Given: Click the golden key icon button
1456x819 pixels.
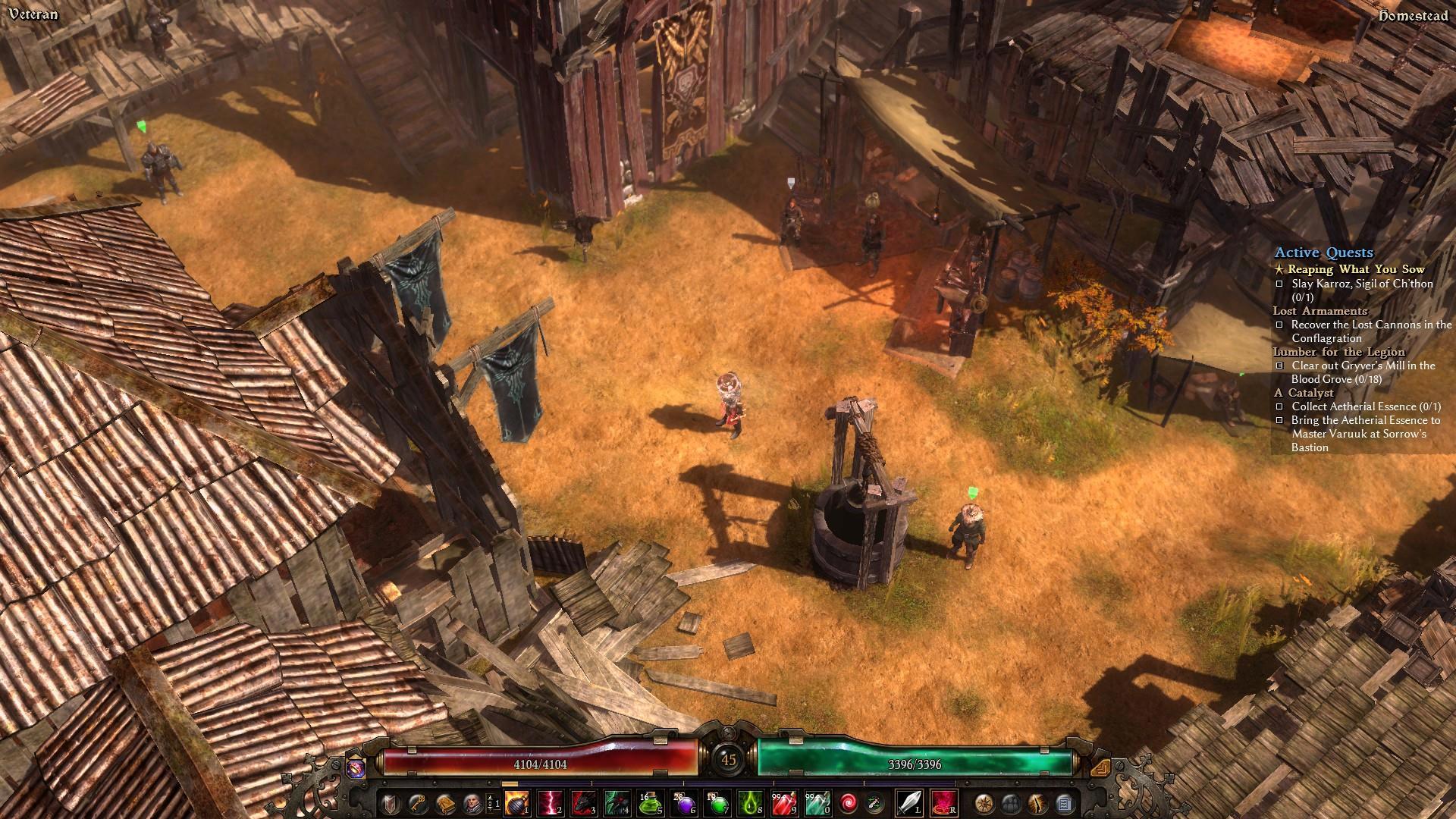Looking at the screenshot, I should point(417,802).
